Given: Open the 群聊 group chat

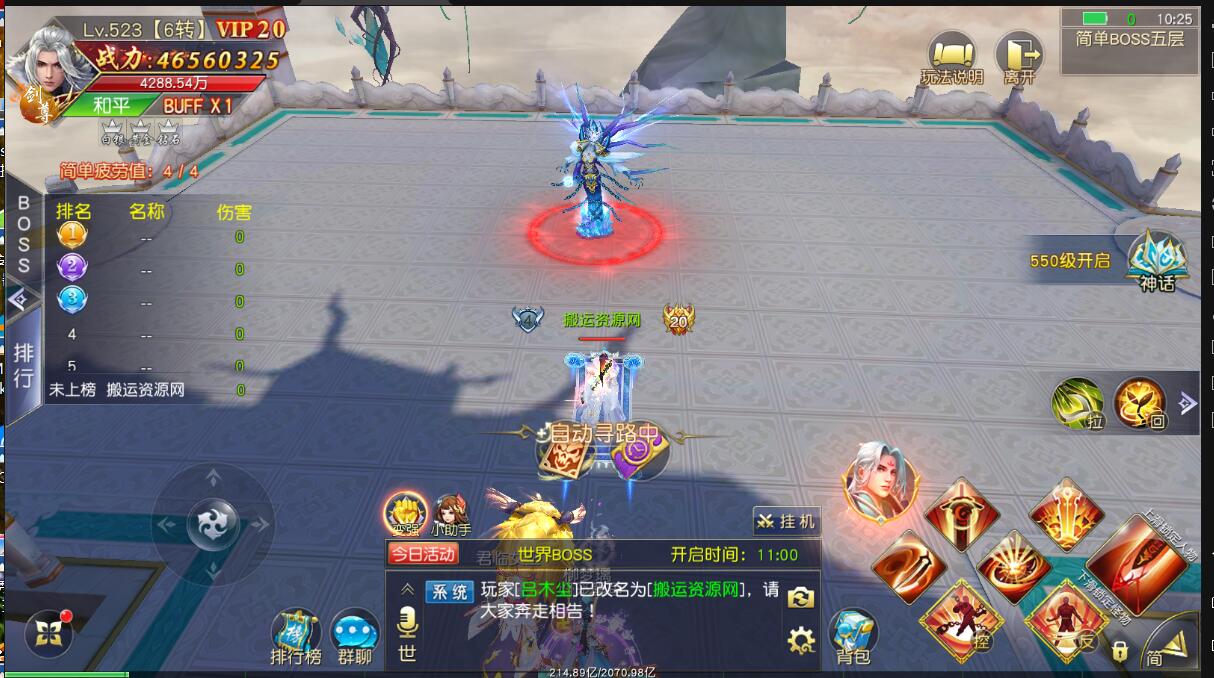Looking at the screenshot, I should coord(355,636).
